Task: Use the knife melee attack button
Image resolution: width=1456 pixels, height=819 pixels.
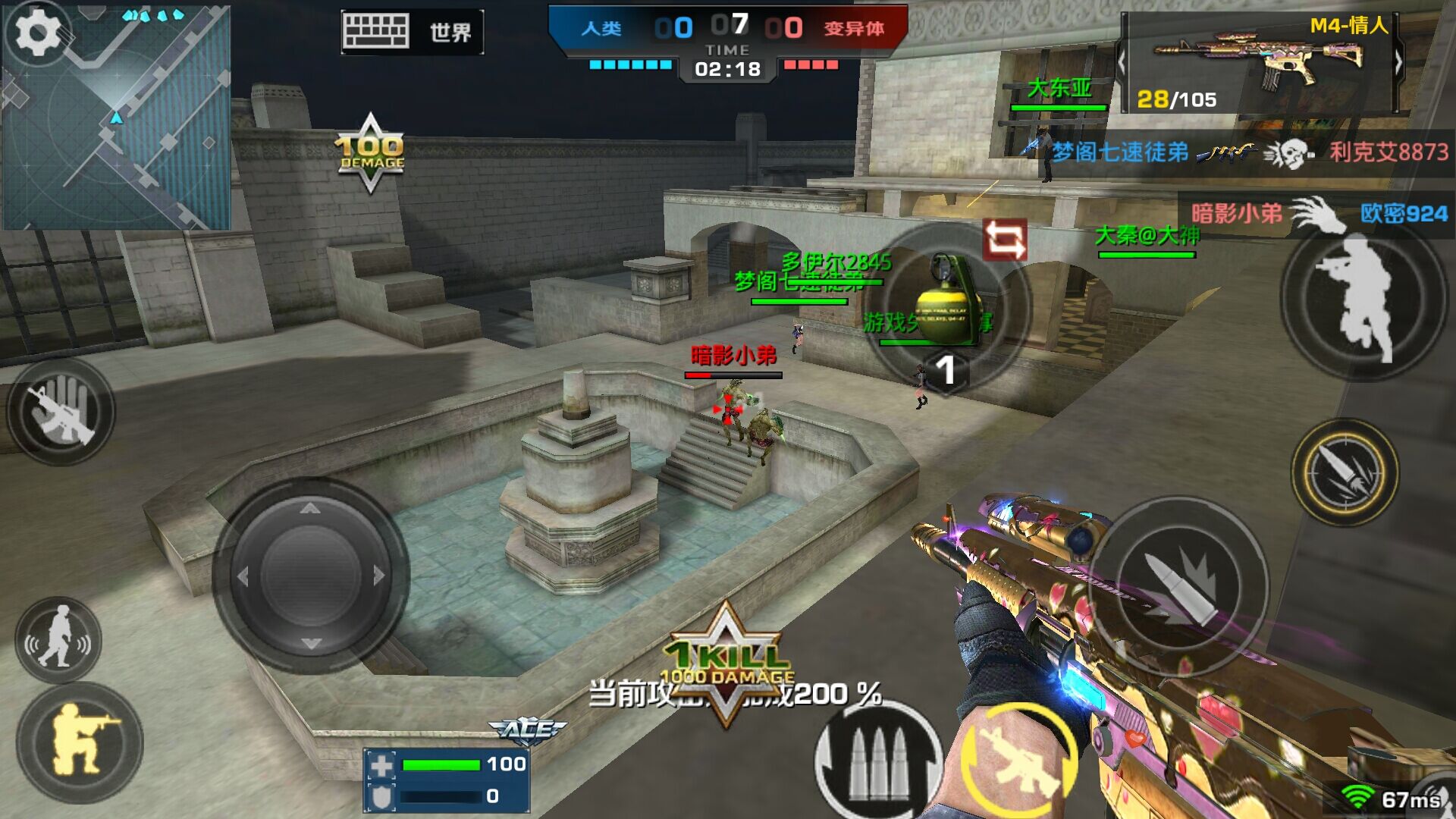Action: coord(1345,472)
